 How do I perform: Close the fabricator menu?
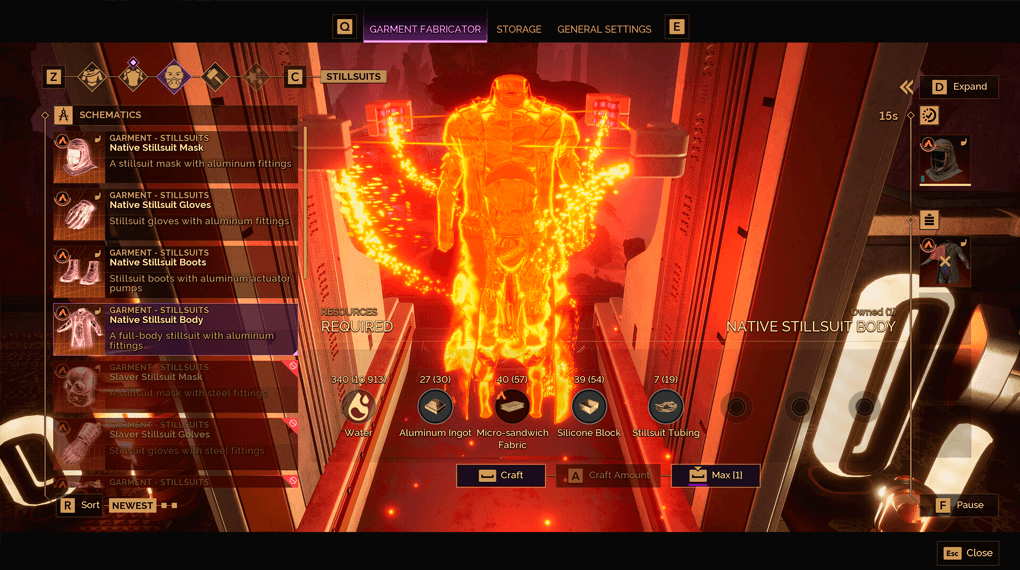[968, 553]
